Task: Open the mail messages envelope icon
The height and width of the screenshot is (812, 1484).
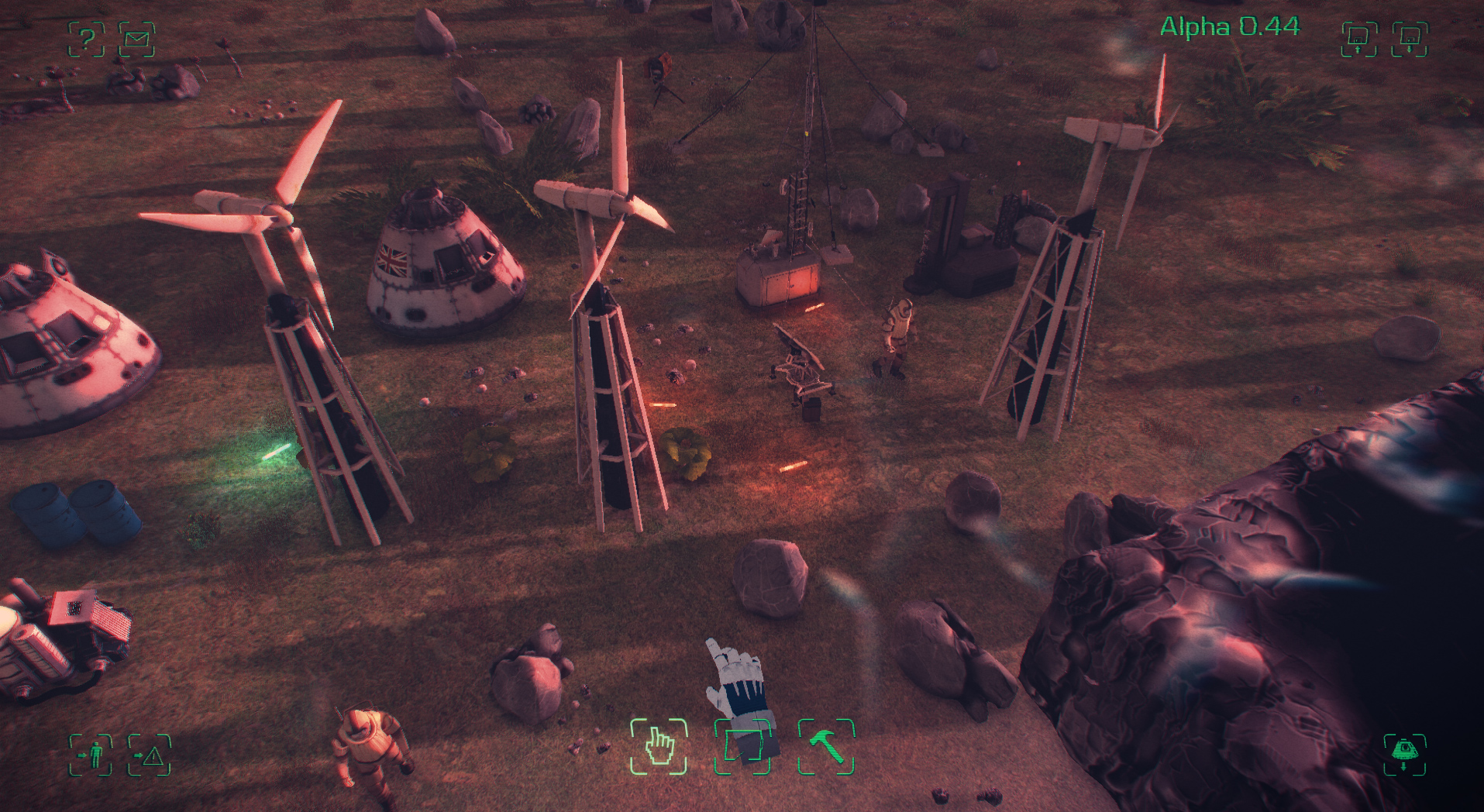Action: tap(139, 36)
